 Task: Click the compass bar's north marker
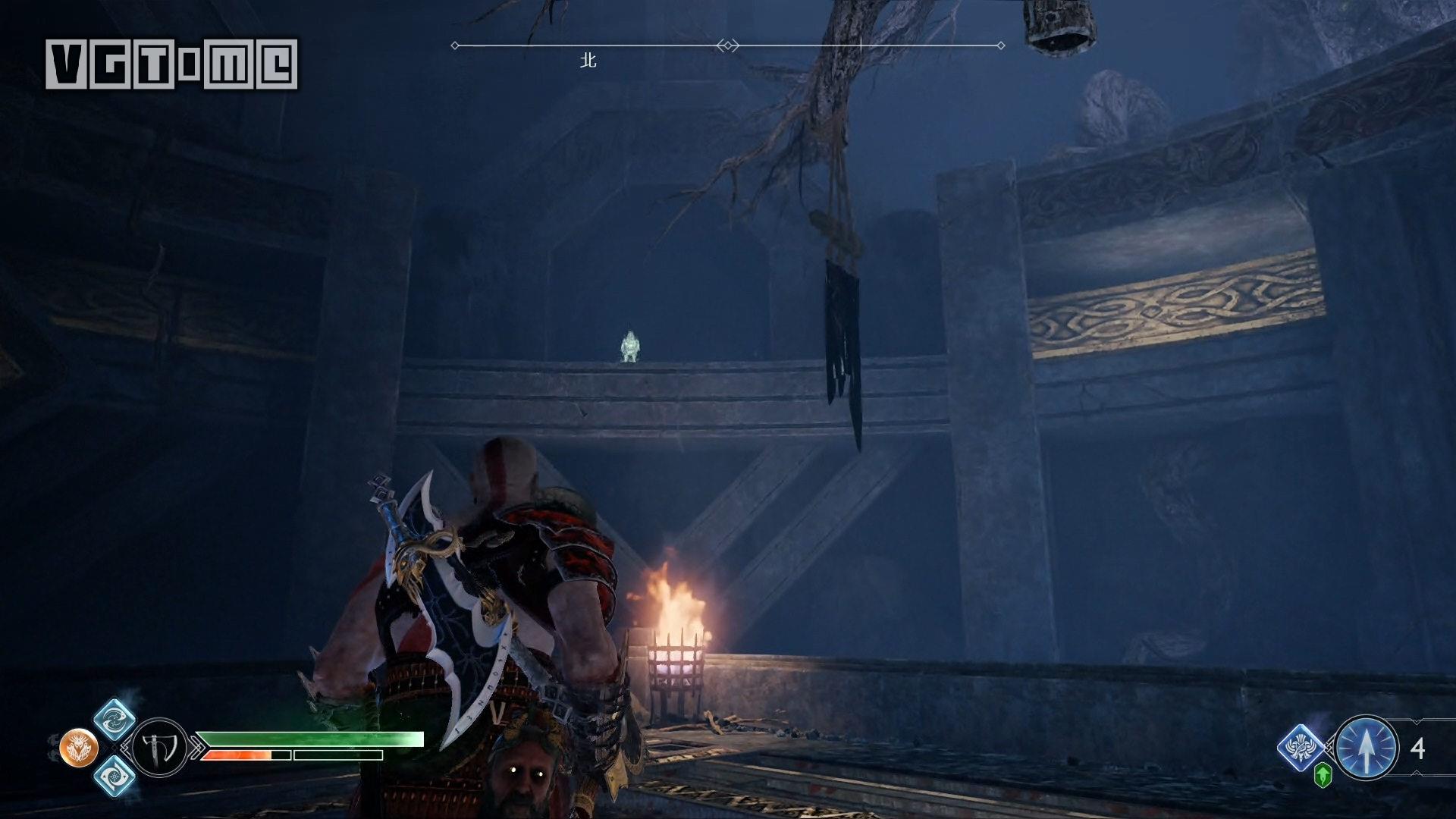(588, 61)
